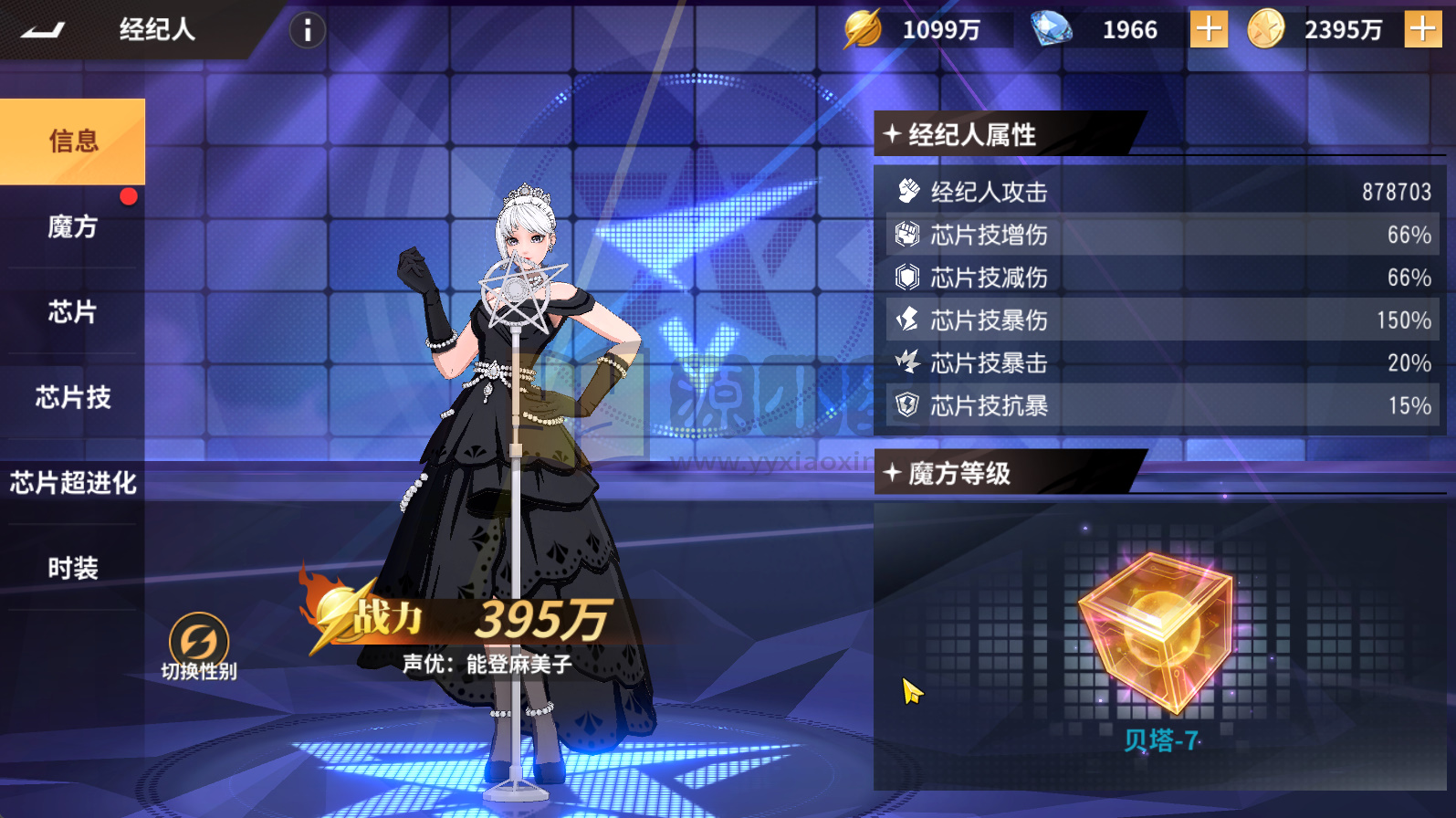
Task: Toggle 切换性别 to switch gender
Action: pos(197,639)
